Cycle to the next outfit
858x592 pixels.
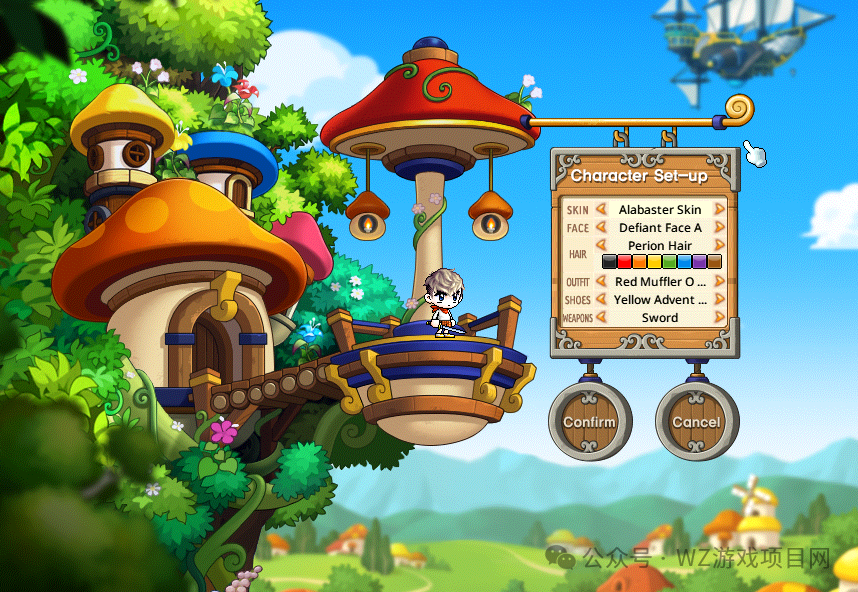point(719,282)
